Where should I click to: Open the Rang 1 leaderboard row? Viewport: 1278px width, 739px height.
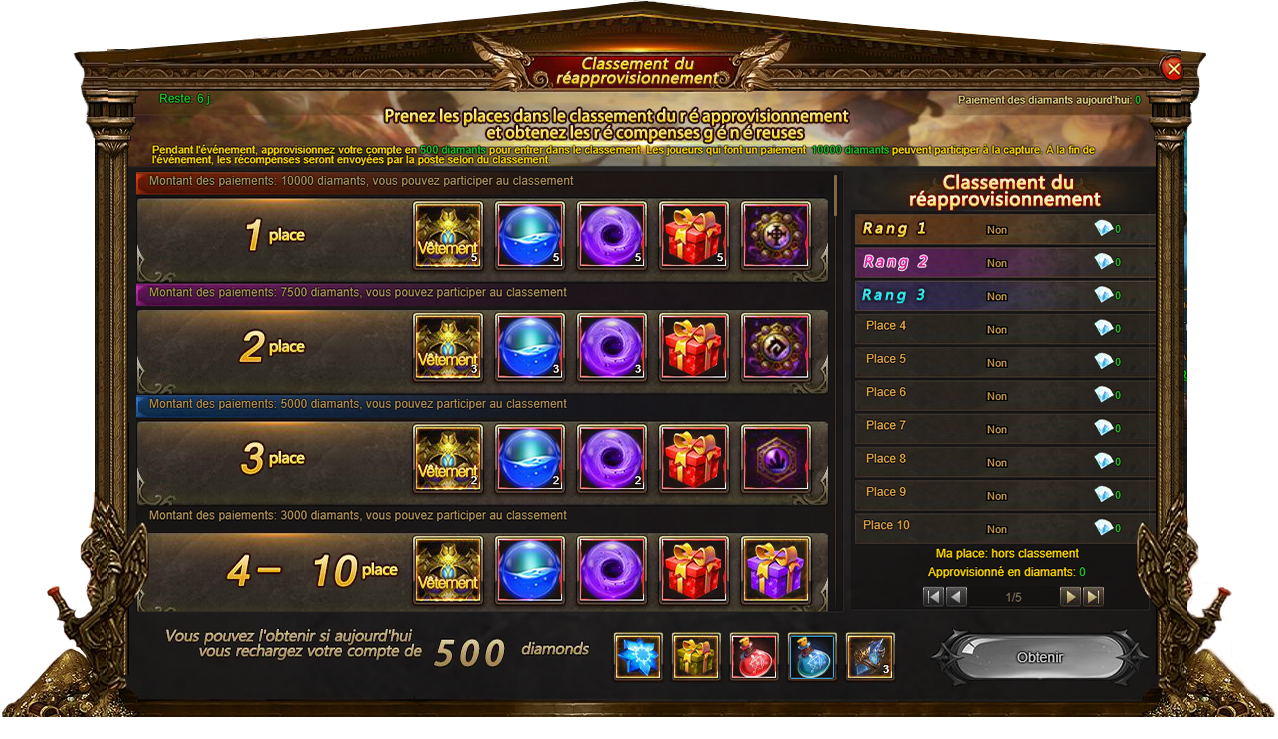[x=1004, y=229]
